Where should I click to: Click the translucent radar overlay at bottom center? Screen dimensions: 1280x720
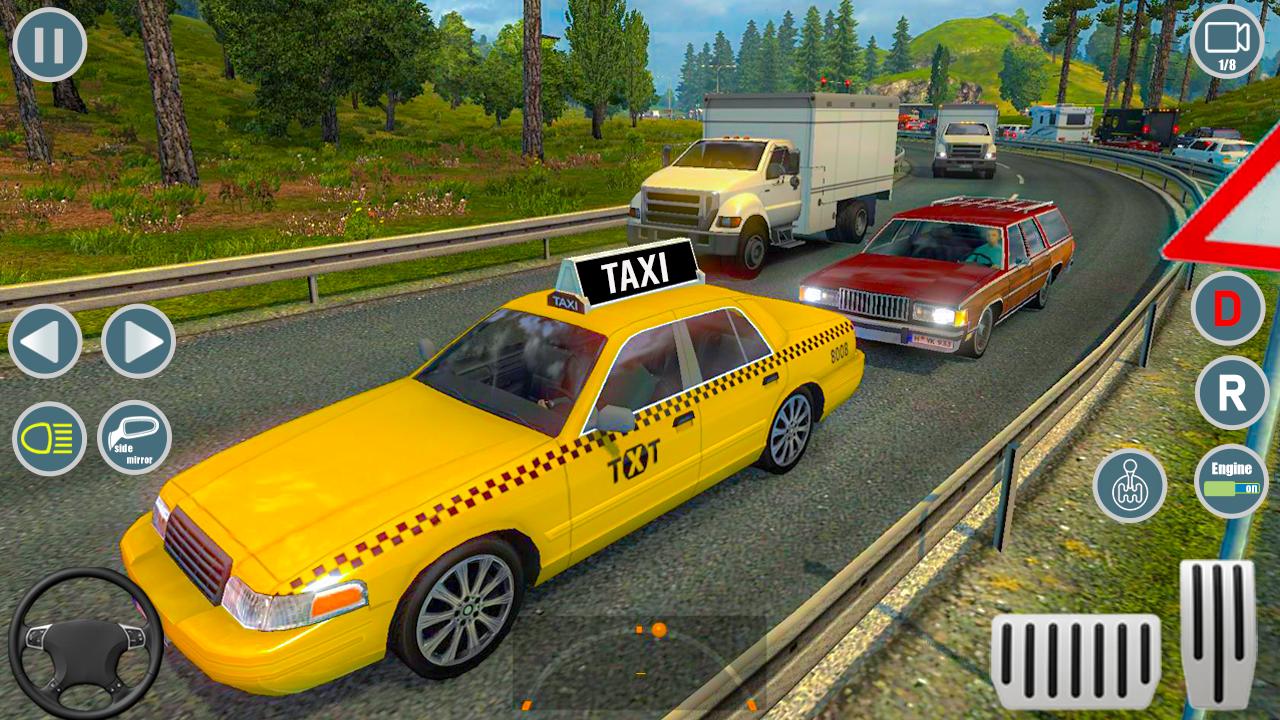click(x=640, y=660)
